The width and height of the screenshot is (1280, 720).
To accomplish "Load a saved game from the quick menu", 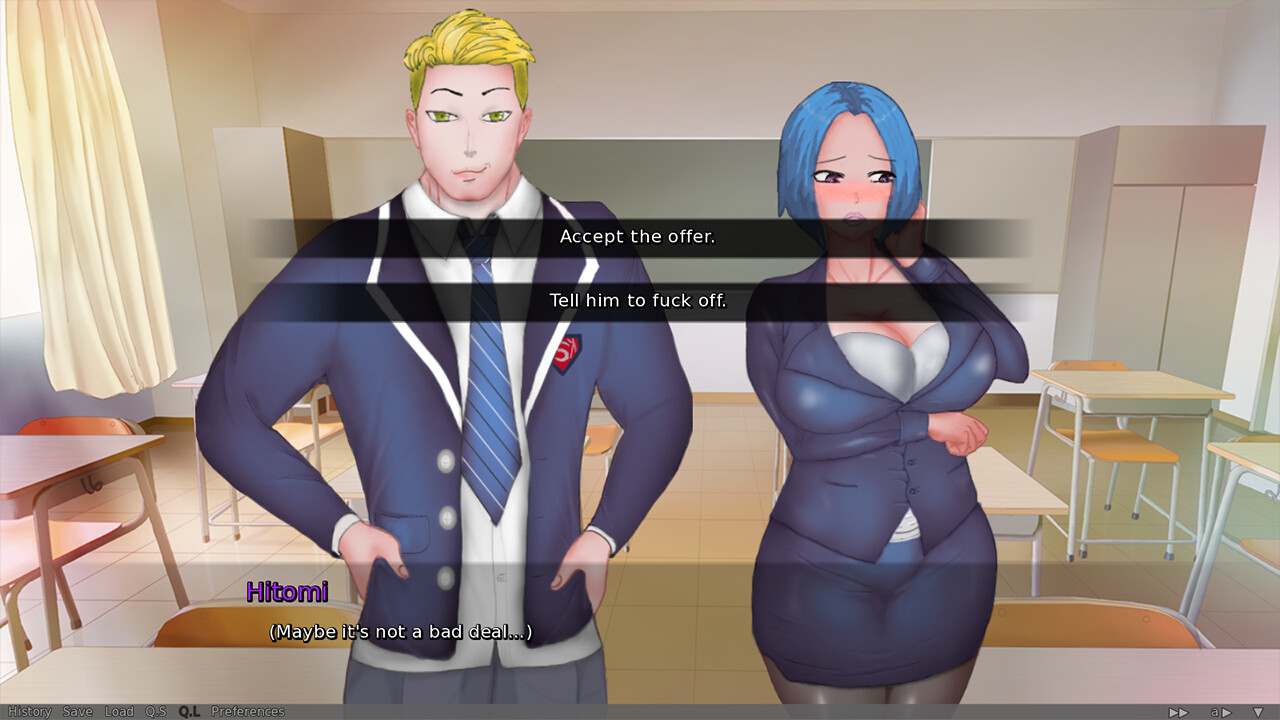I will coord(119,711).
